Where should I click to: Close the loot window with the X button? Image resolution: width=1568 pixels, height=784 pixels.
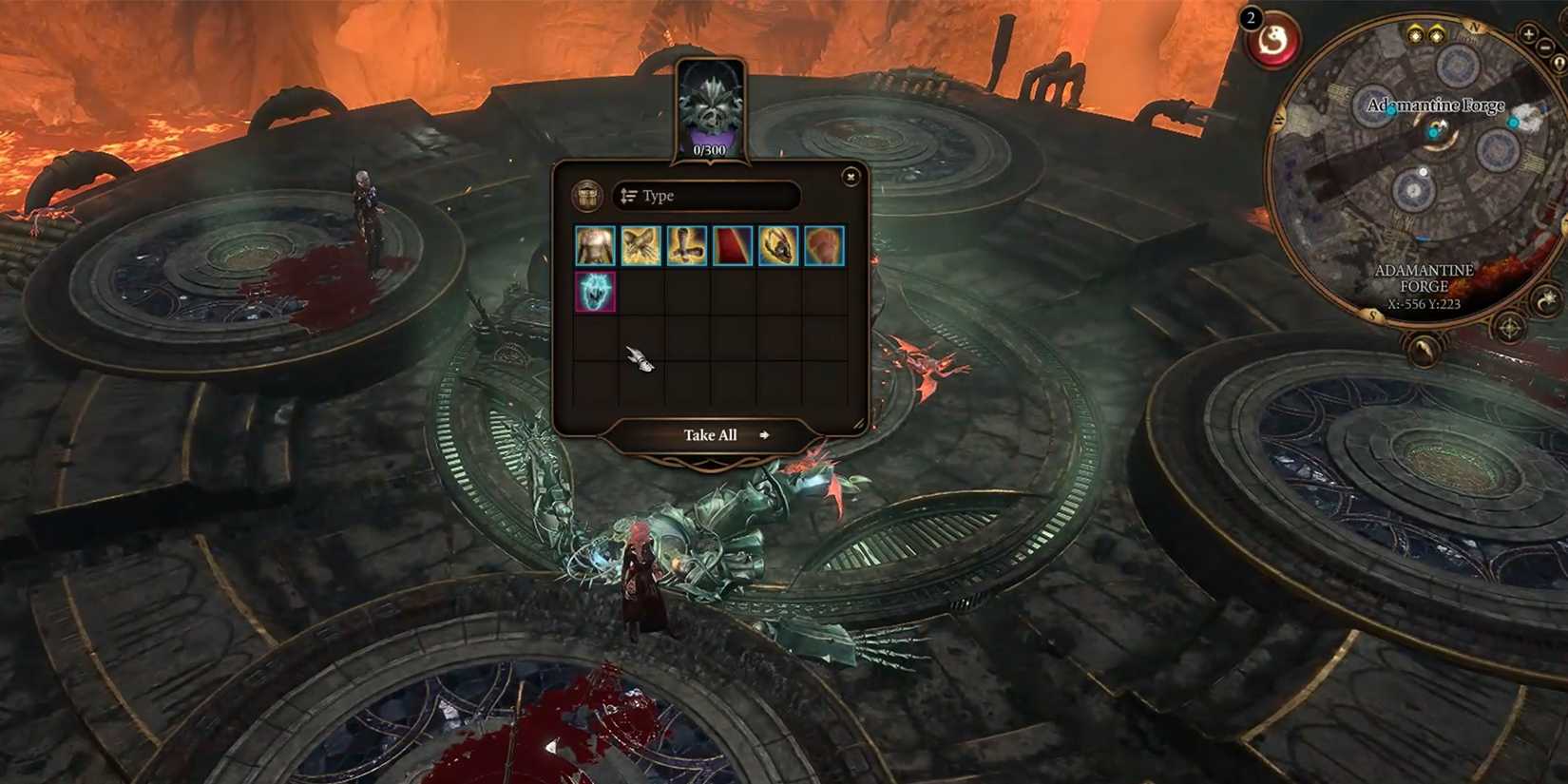(851, 177)
